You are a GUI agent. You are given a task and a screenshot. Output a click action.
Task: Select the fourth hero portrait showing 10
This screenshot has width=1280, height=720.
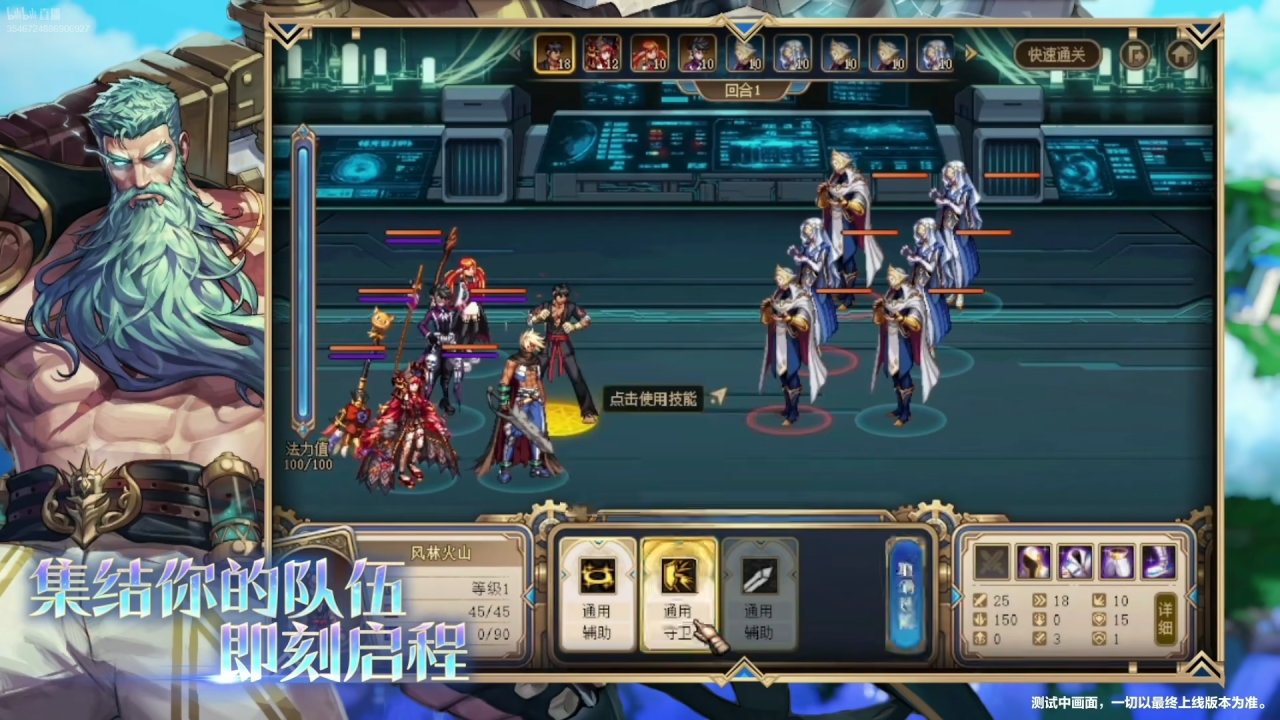point(696,55)
